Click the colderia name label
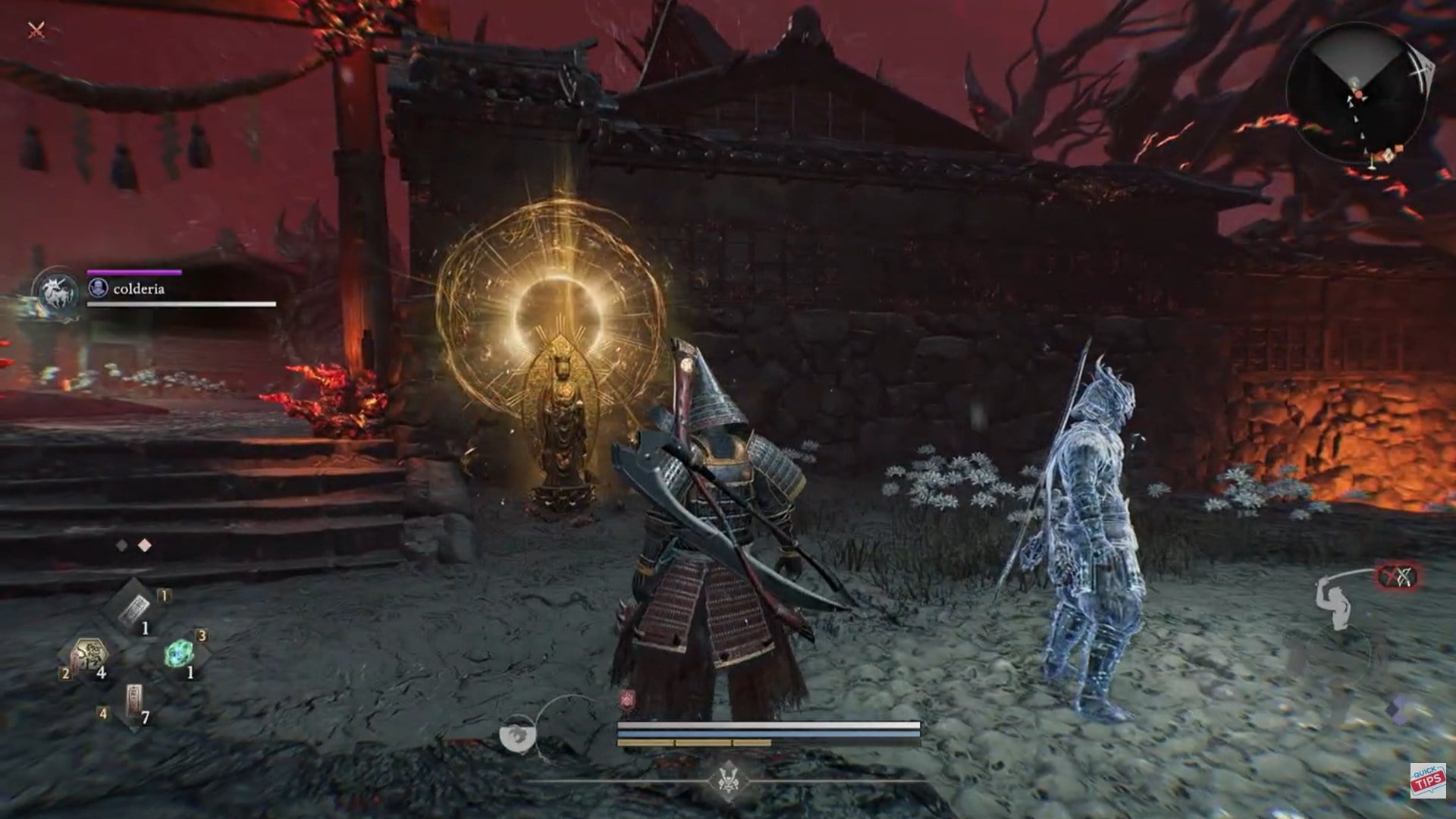 (138, 288)
